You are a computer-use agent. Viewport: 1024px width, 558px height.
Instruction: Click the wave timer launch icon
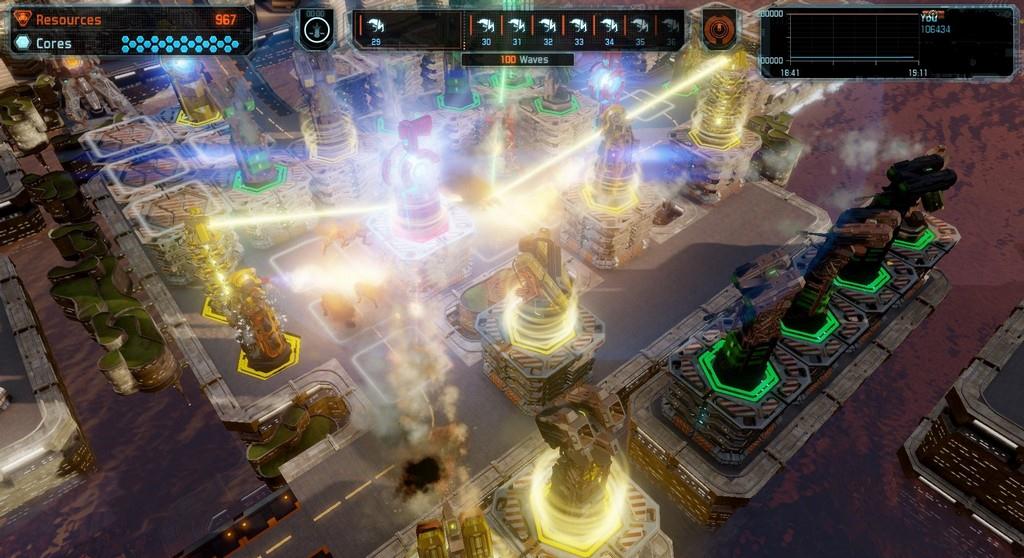point(316,29)
